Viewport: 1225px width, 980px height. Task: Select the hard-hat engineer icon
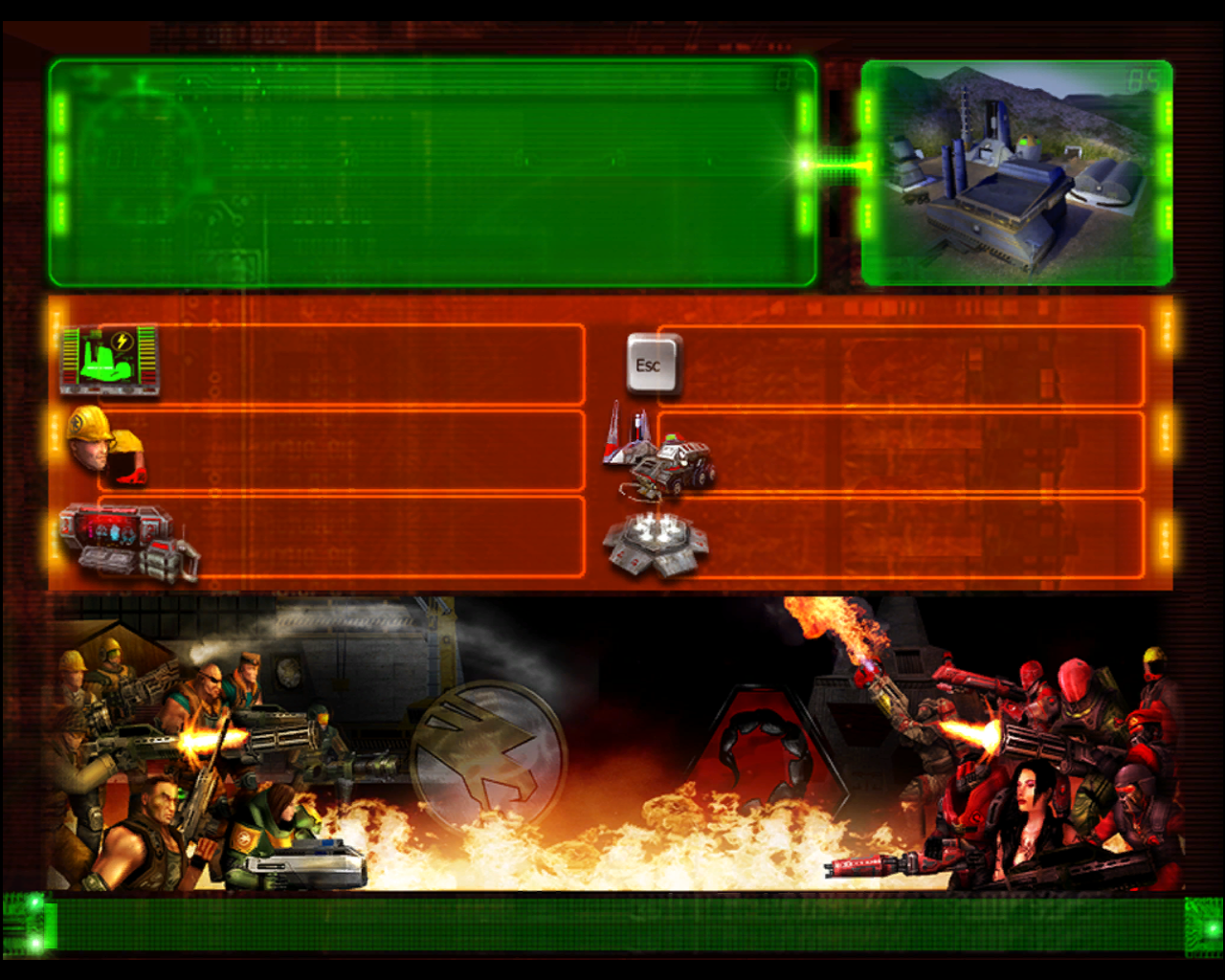(x=104, y=444)
